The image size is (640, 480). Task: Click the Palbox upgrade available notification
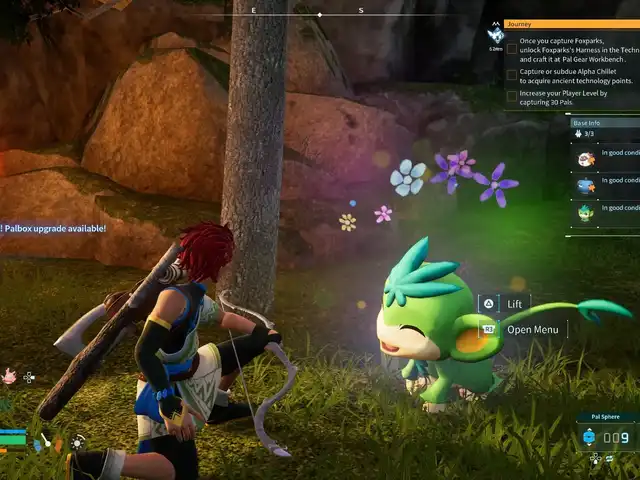54,228
